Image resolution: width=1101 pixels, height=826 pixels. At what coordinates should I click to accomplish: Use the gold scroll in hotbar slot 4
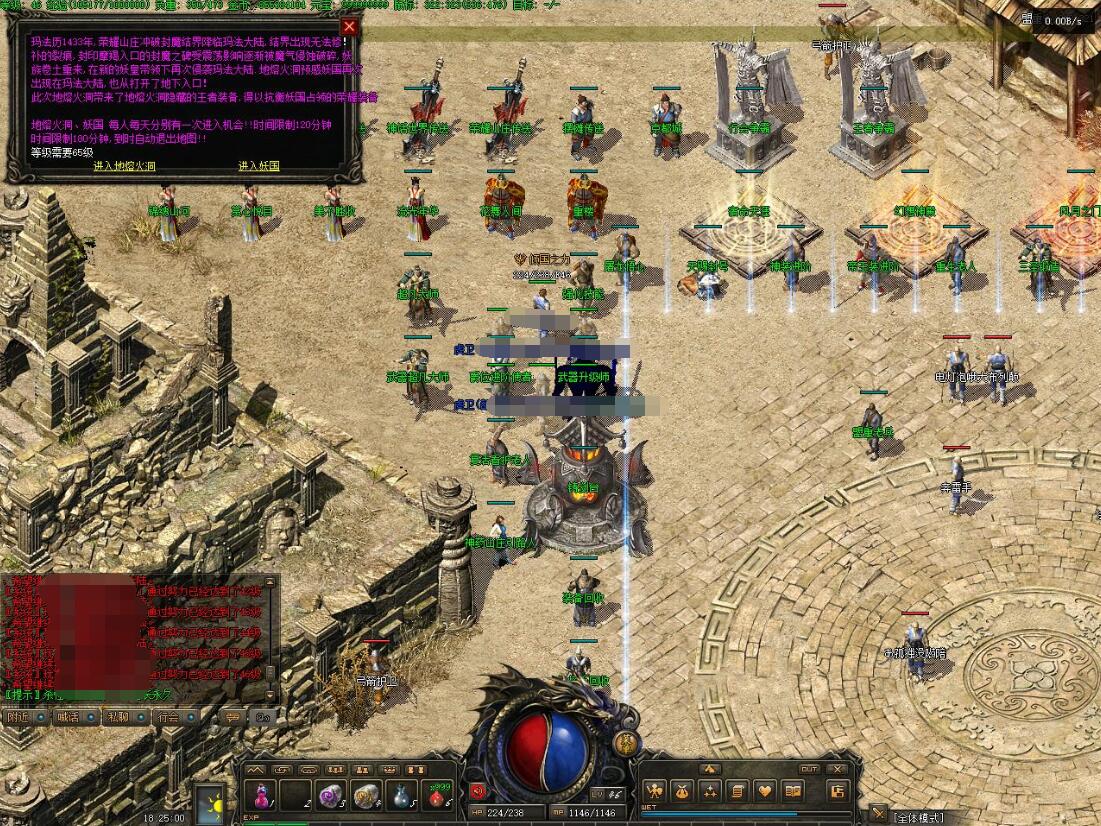[364, 797]
